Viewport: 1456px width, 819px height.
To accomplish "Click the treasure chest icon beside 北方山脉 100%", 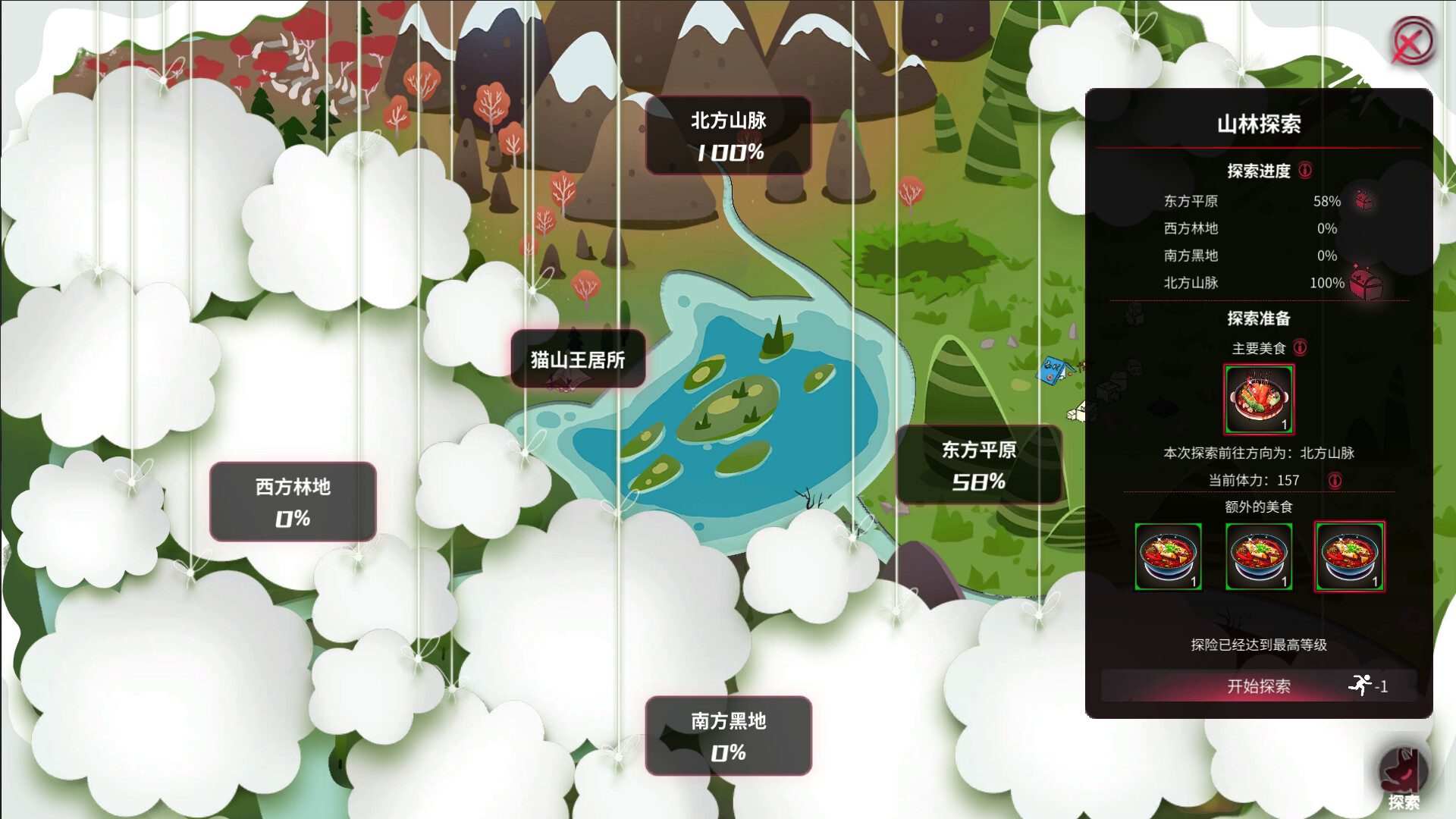I will (x=1367, y=282).
